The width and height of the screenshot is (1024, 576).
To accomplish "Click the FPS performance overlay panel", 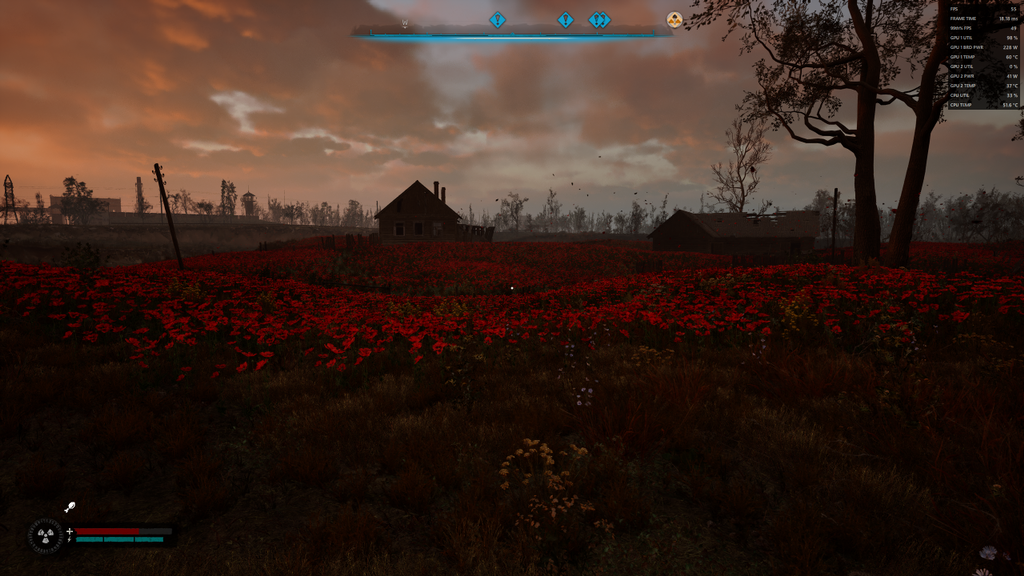I will click(984, 56).
